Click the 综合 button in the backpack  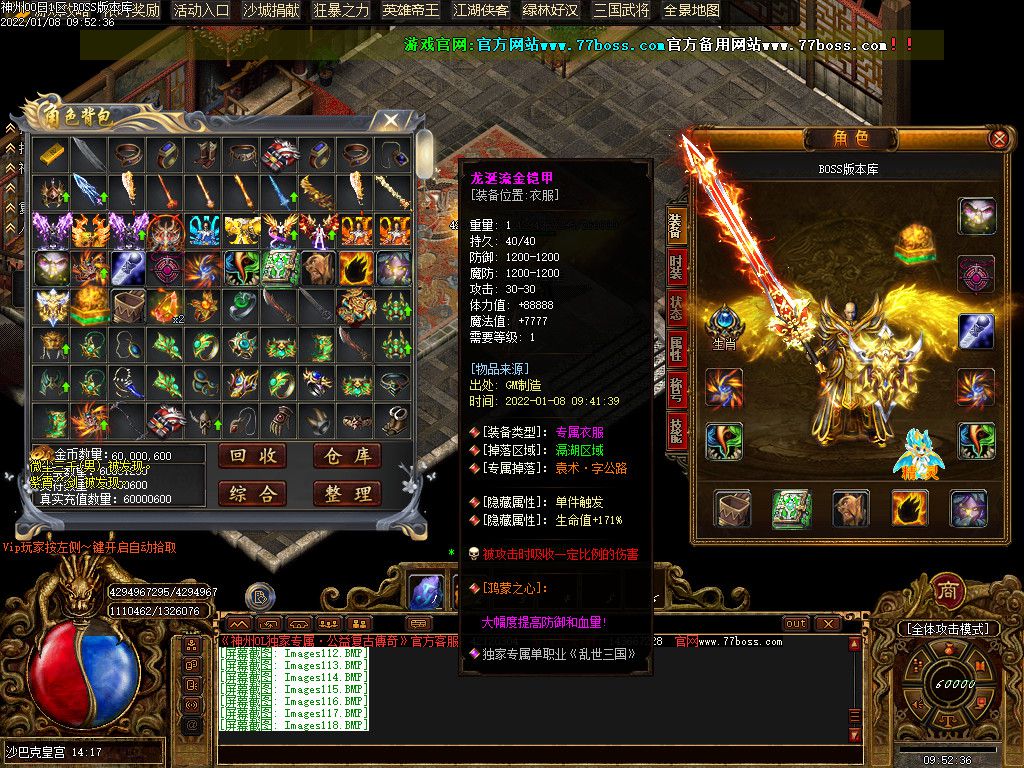[x=252, y=493]
